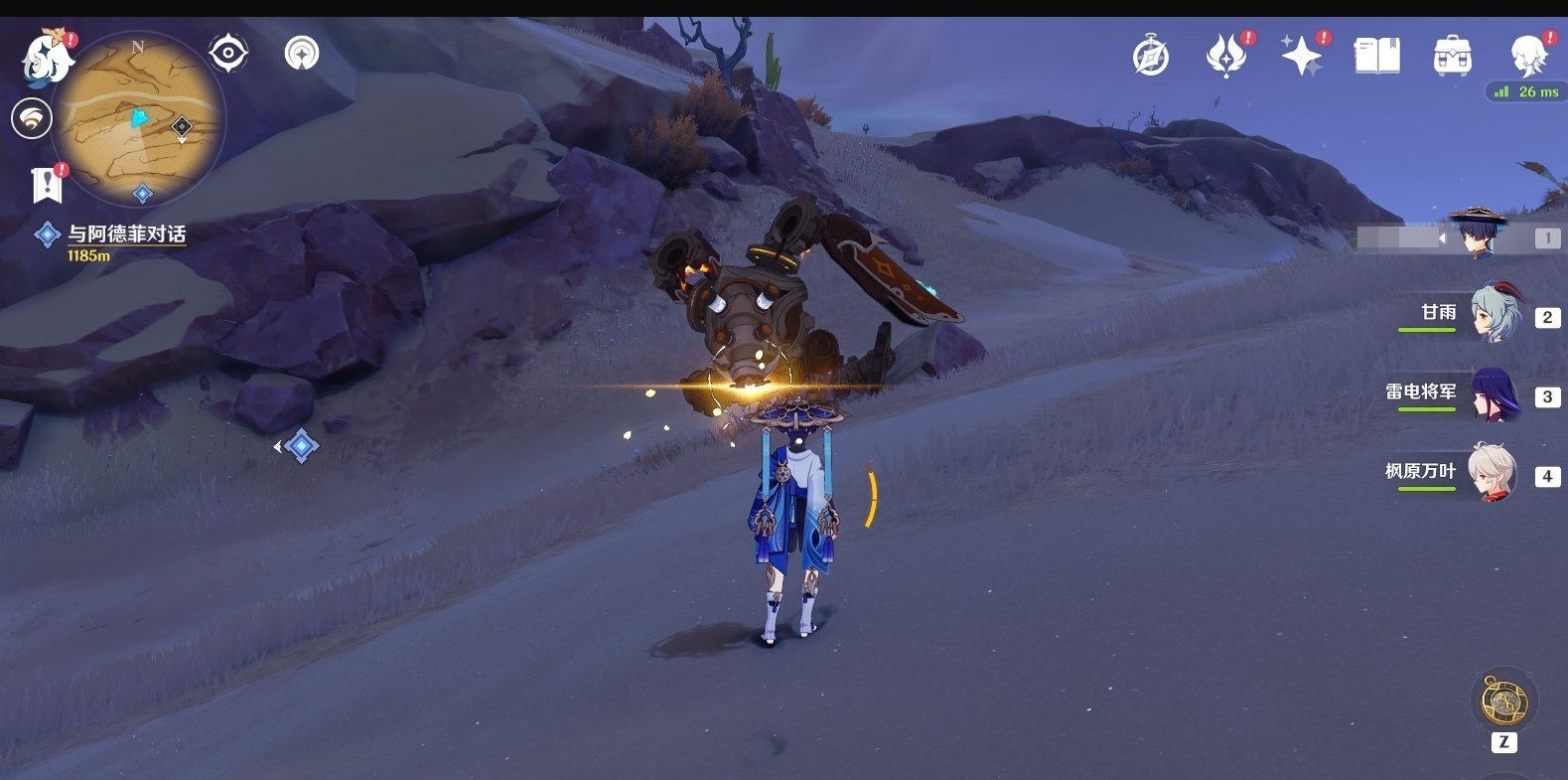Select the tracked quest 与阿德菲对话
Viewport: 1568px width, 780px height.
(125, 234)
